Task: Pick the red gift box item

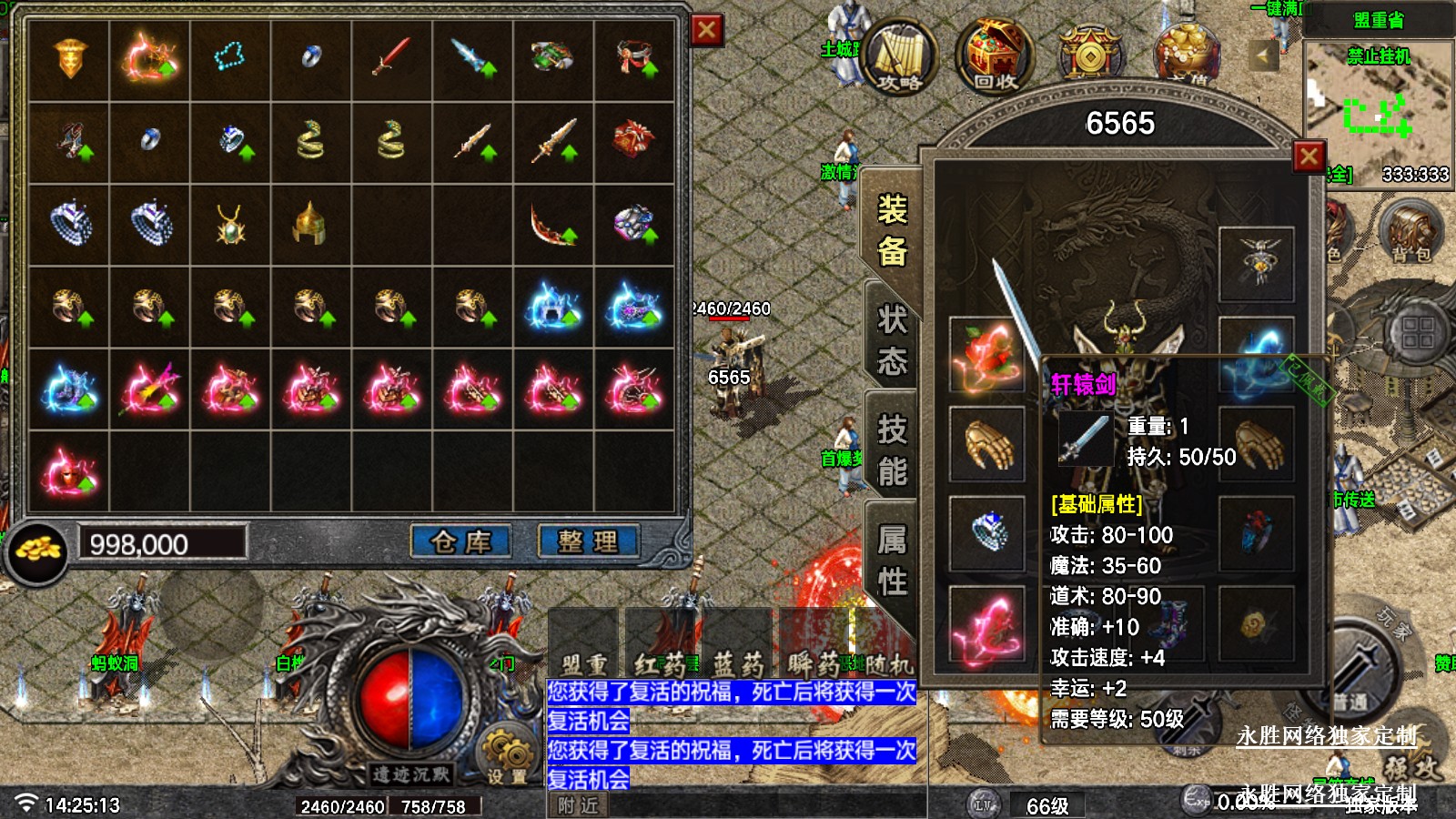Action: [634, 141]
